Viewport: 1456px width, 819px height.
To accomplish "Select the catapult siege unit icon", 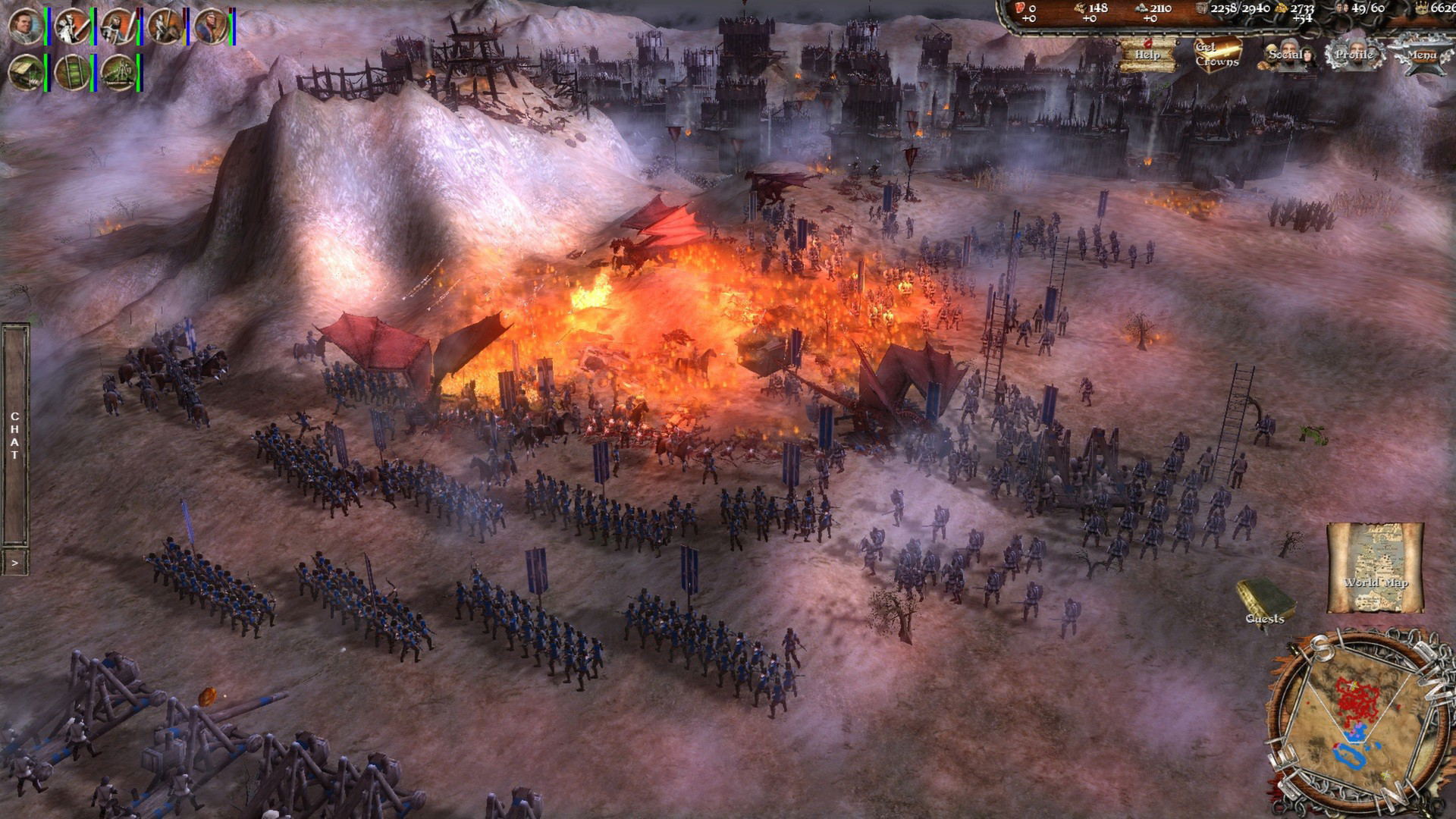I will 119,73.
